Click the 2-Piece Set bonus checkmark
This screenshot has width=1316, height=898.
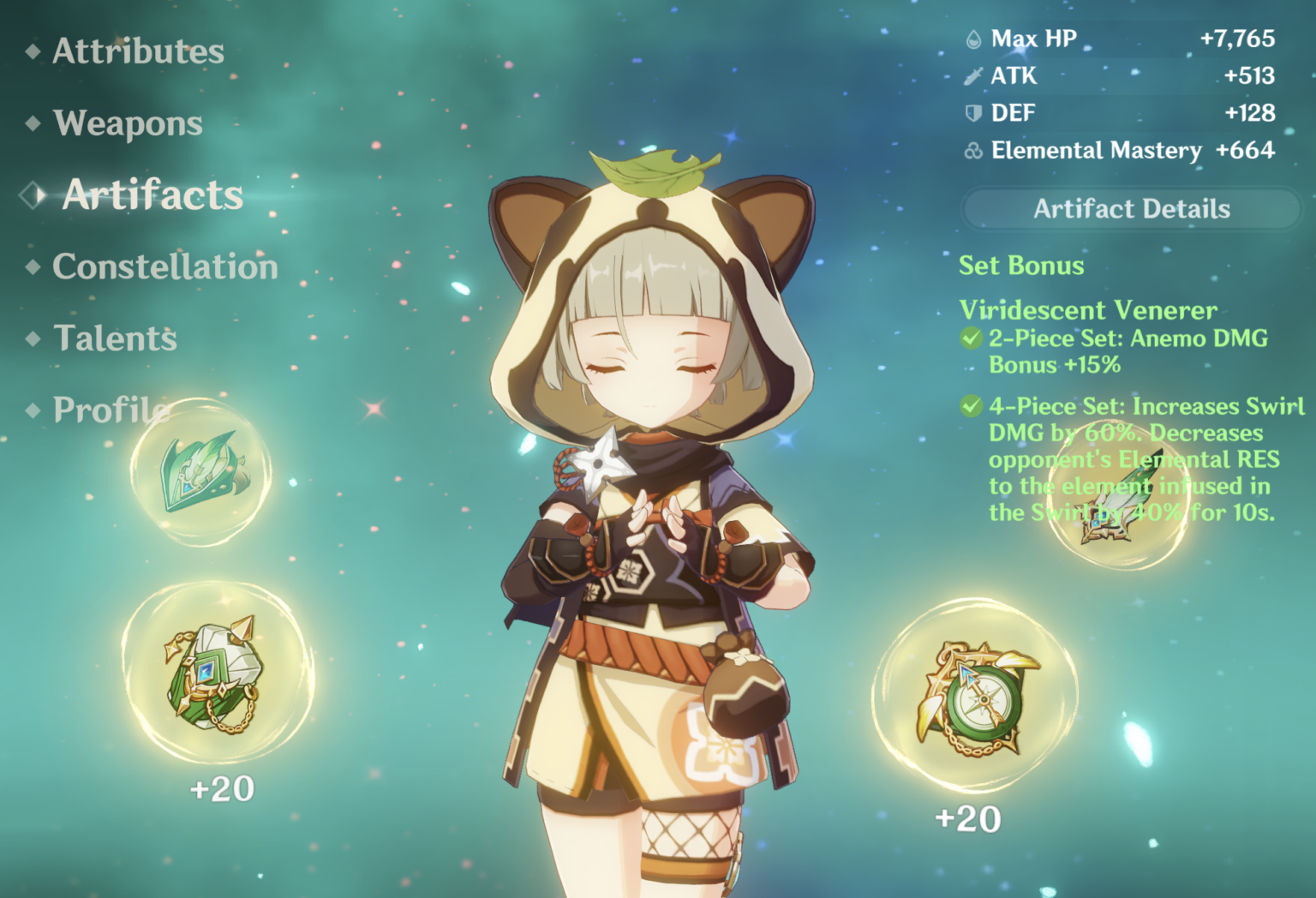pos(970,338)
